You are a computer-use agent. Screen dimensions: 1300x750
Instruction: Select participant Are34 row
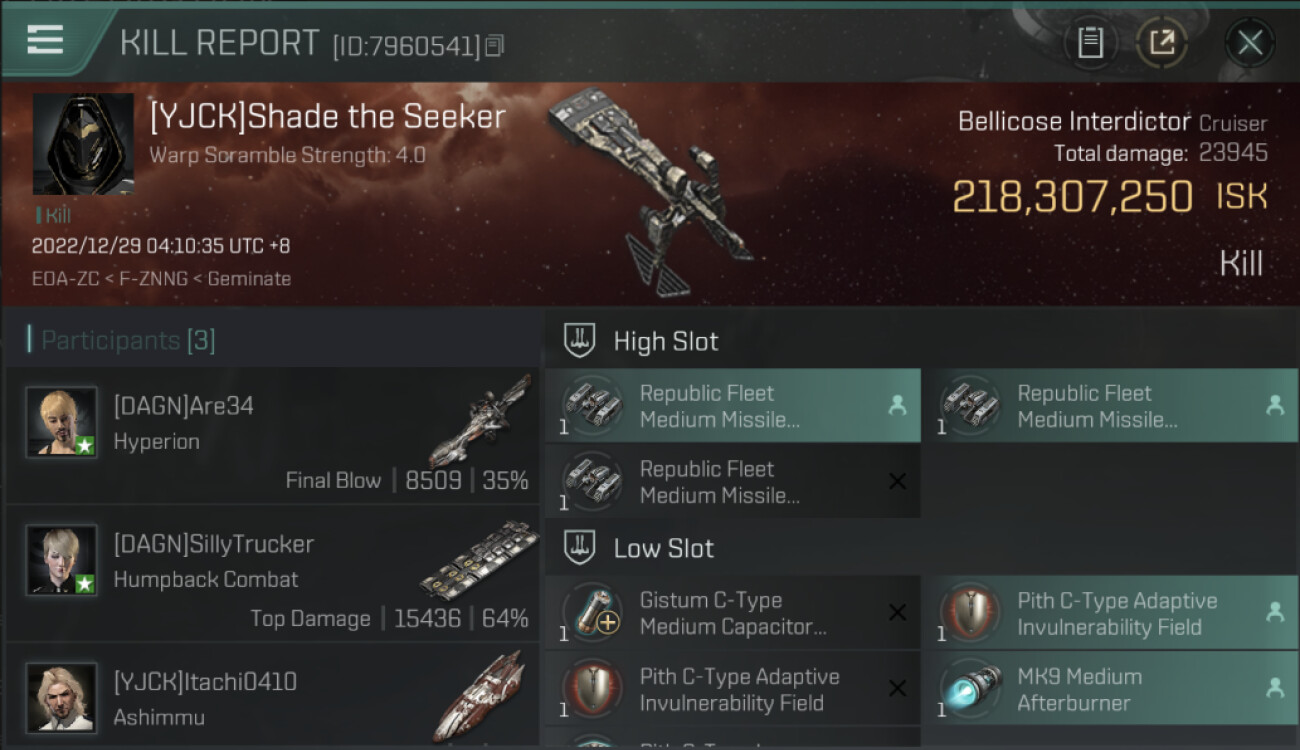coord(273,436)
